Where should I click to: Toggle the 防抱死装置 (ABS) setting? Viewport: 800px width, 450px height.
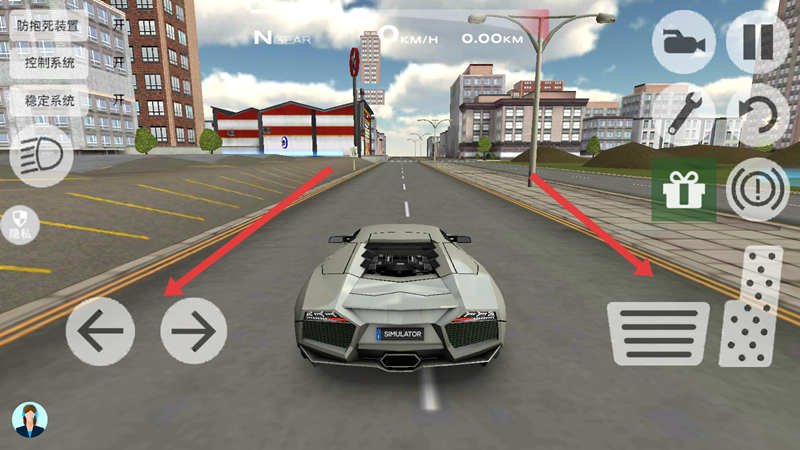point(68,25)
